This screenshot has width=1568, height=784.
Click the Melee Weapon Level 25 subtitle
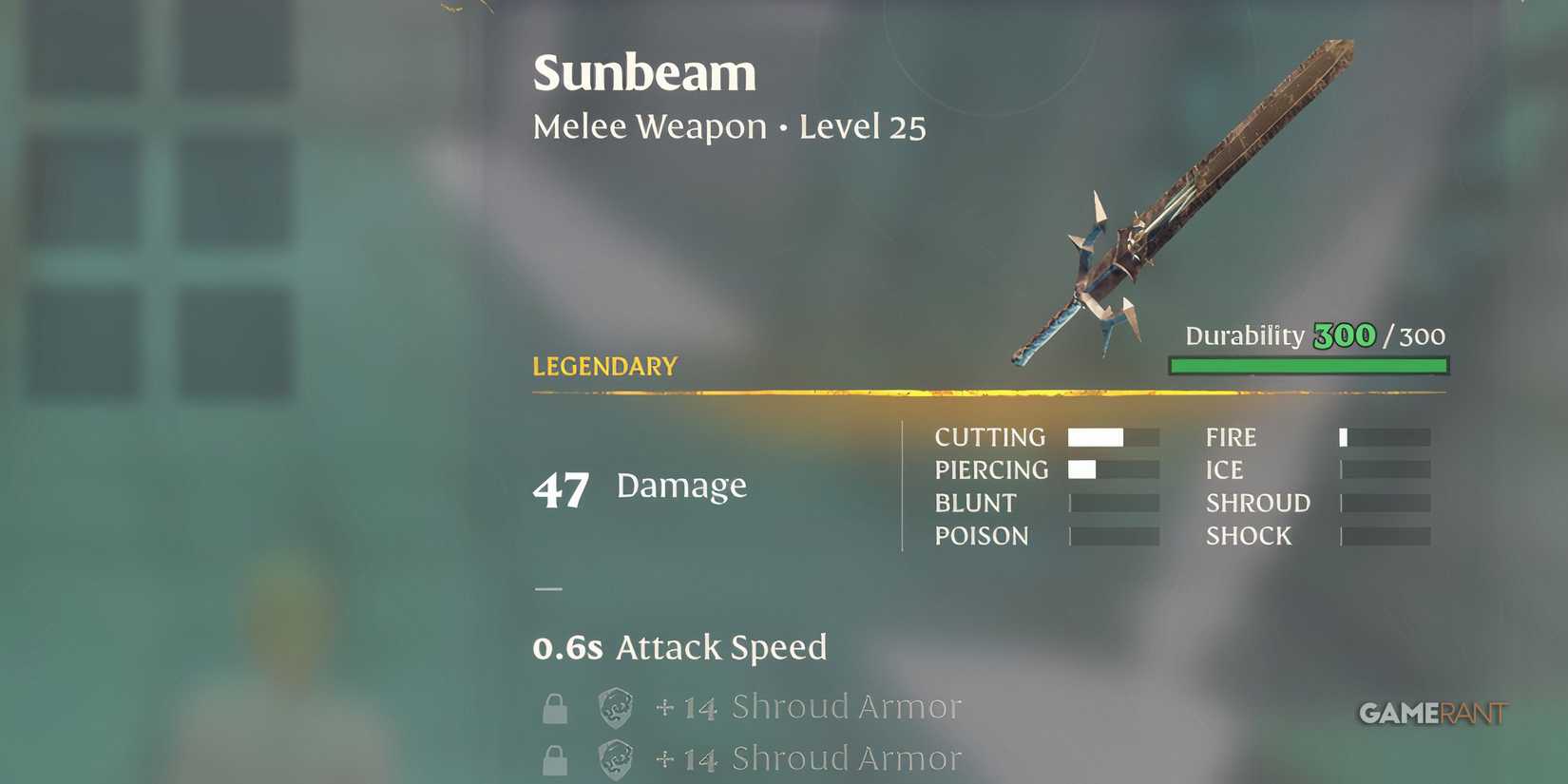[729, 125]
